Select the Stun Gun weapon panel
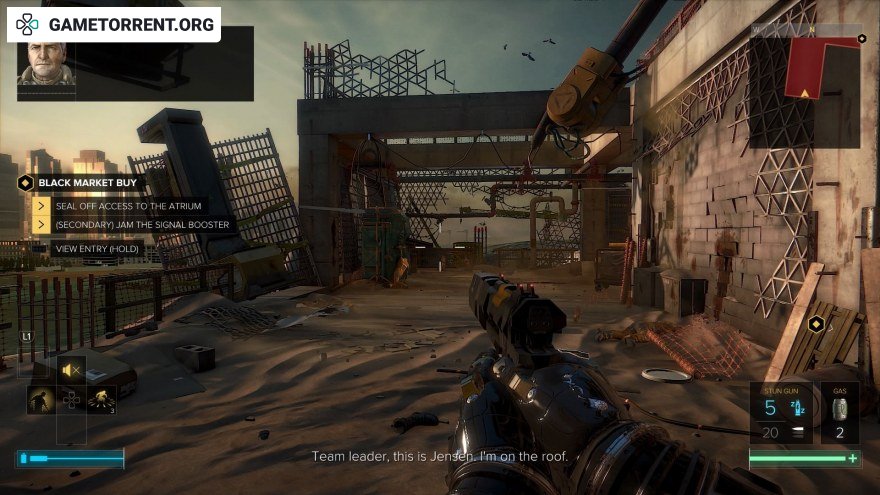Screen dimensions: 880x495 pos(781,412)
